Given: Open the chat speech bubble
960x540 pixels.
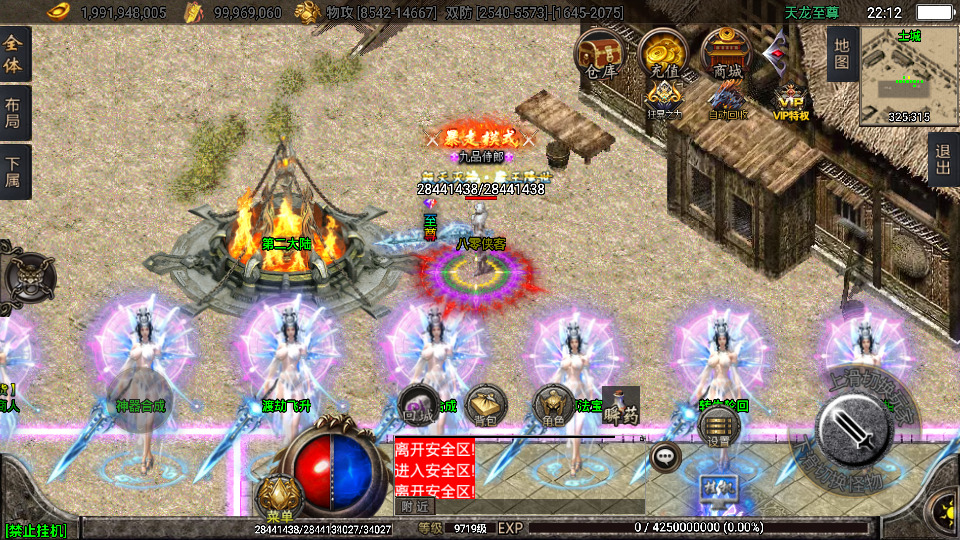Looking at the screenshot, I should click(665, 456).
